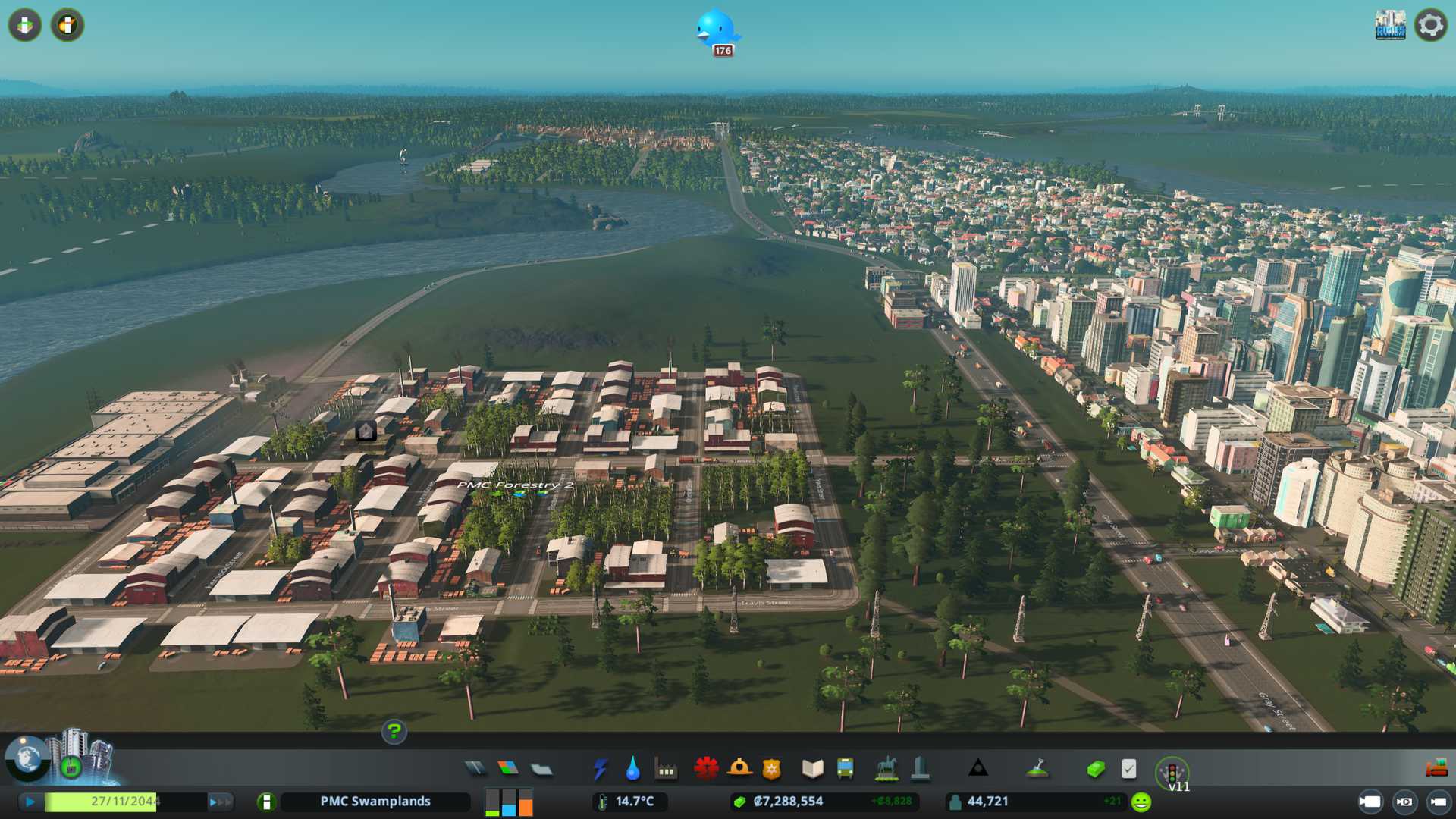This screenshot has height=819, width=1456.
Task: Change the simulation speed arrows
Action: 220,802
